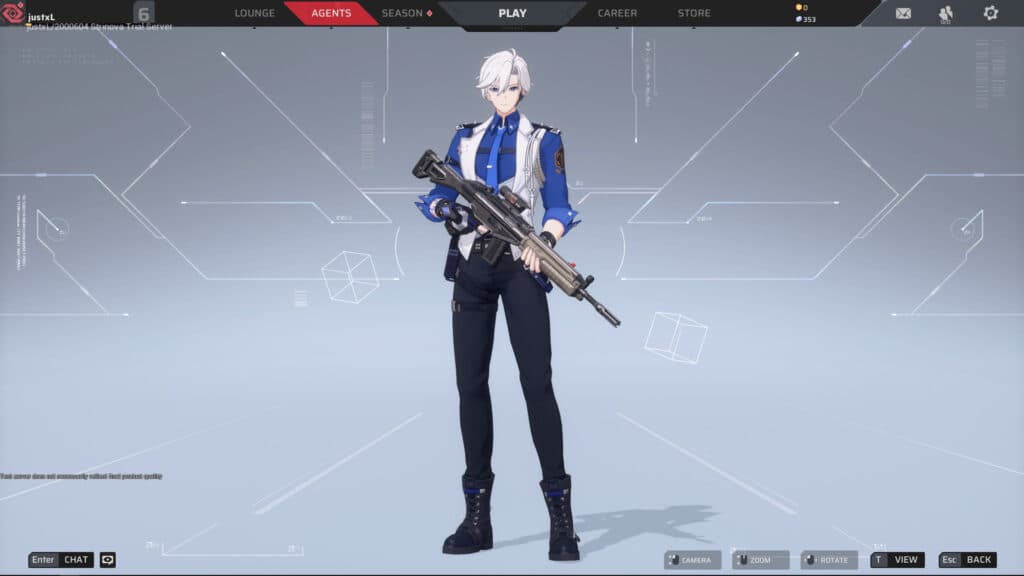This screenshot has width=1024, height=576.
Task: Go back with the Back button
Action: point(968,560)
